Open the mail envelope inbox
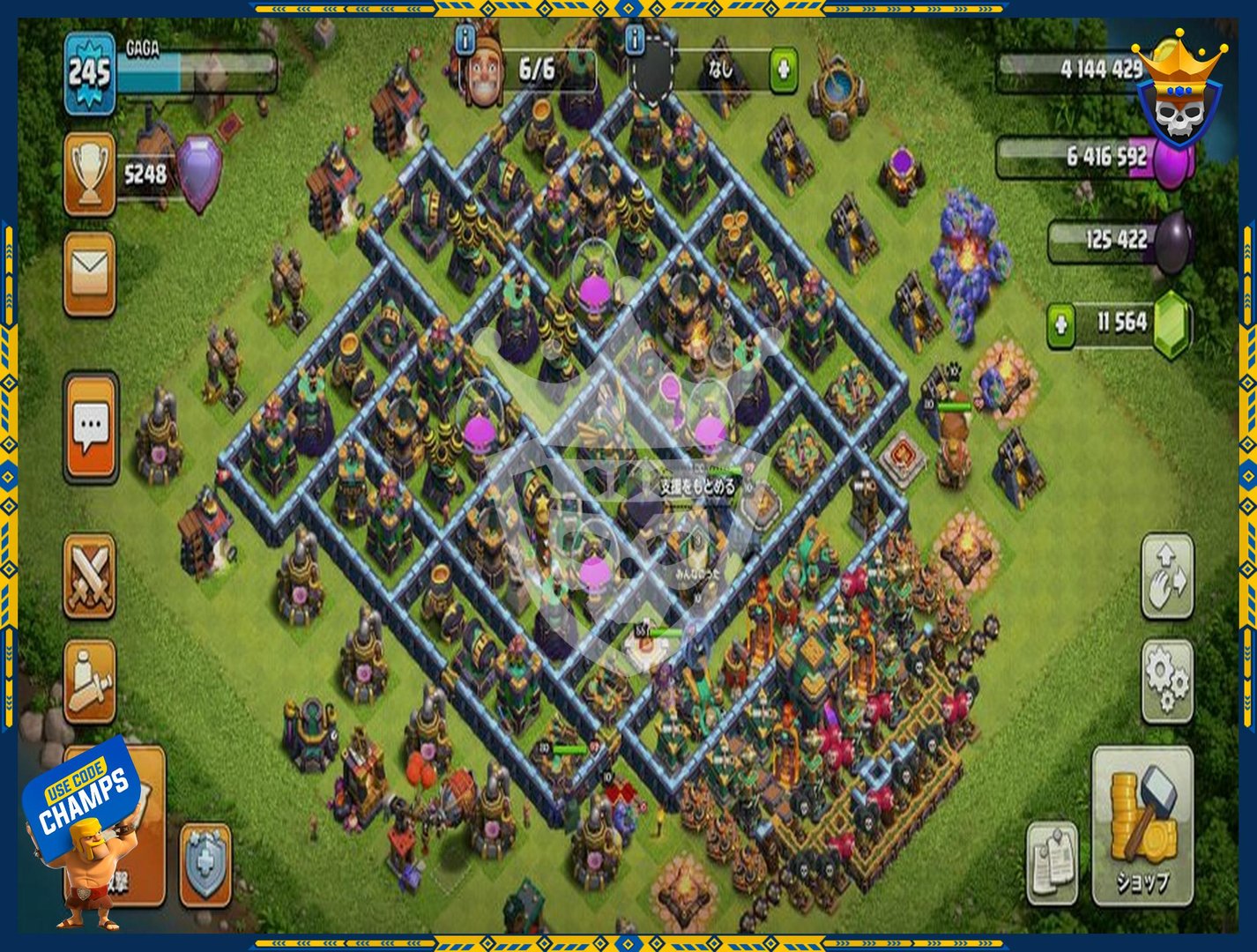The image size is (1257, 952). coord(89,273)
